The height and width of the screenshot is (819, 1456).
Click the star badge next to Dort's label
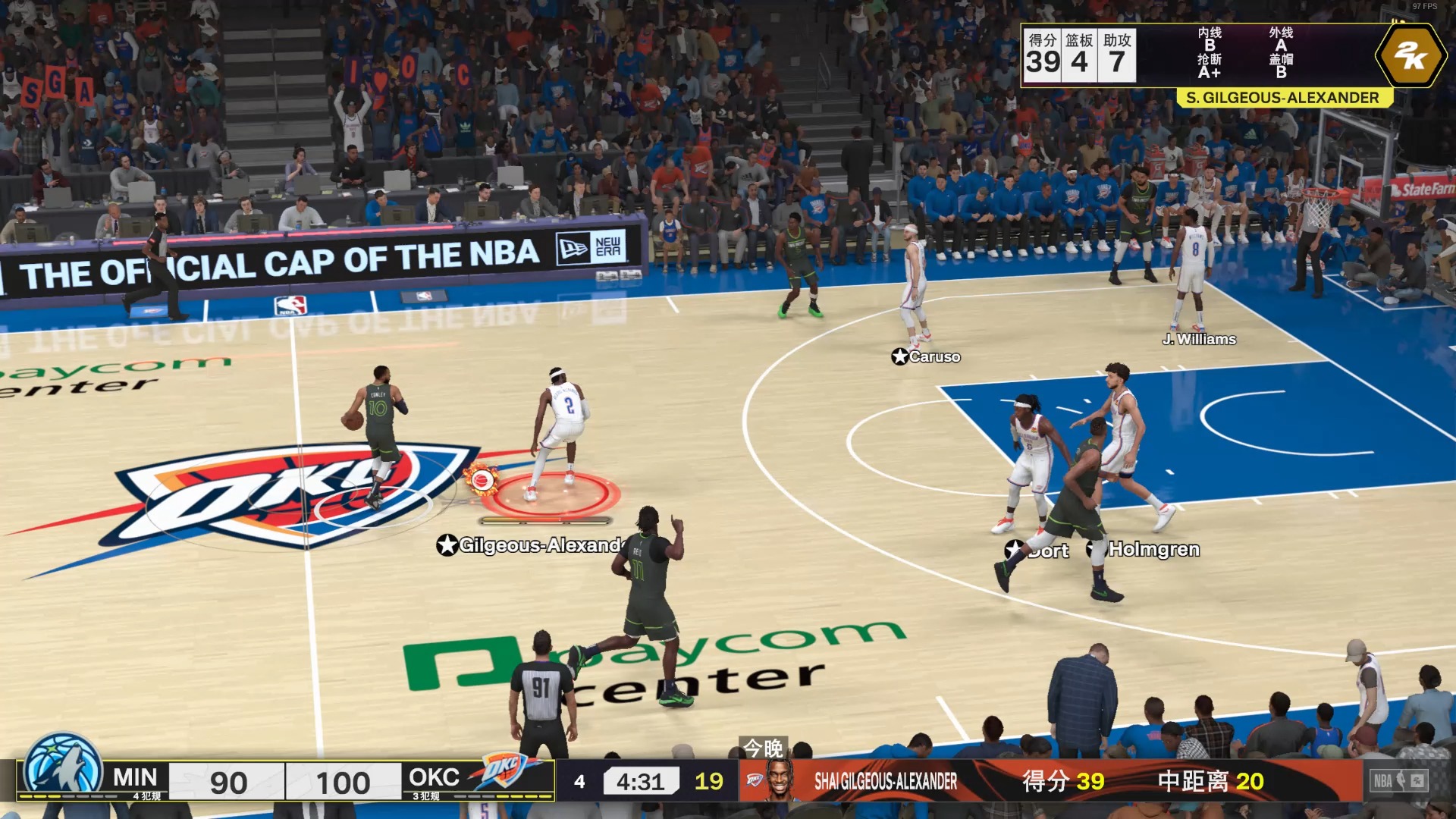1016,549
